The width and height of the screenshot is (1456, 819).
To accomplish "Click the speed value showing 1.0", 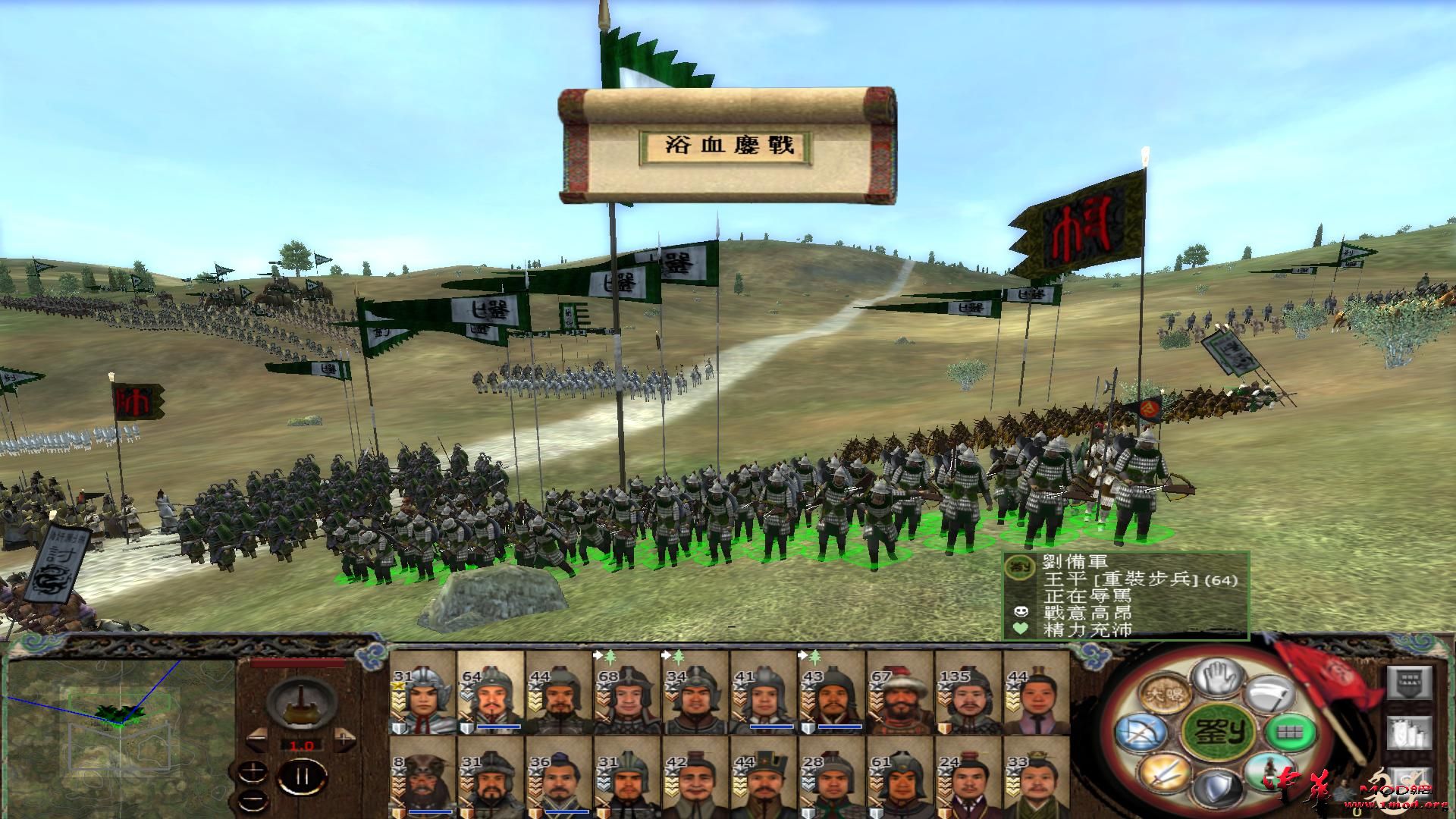I will [301, 745].
